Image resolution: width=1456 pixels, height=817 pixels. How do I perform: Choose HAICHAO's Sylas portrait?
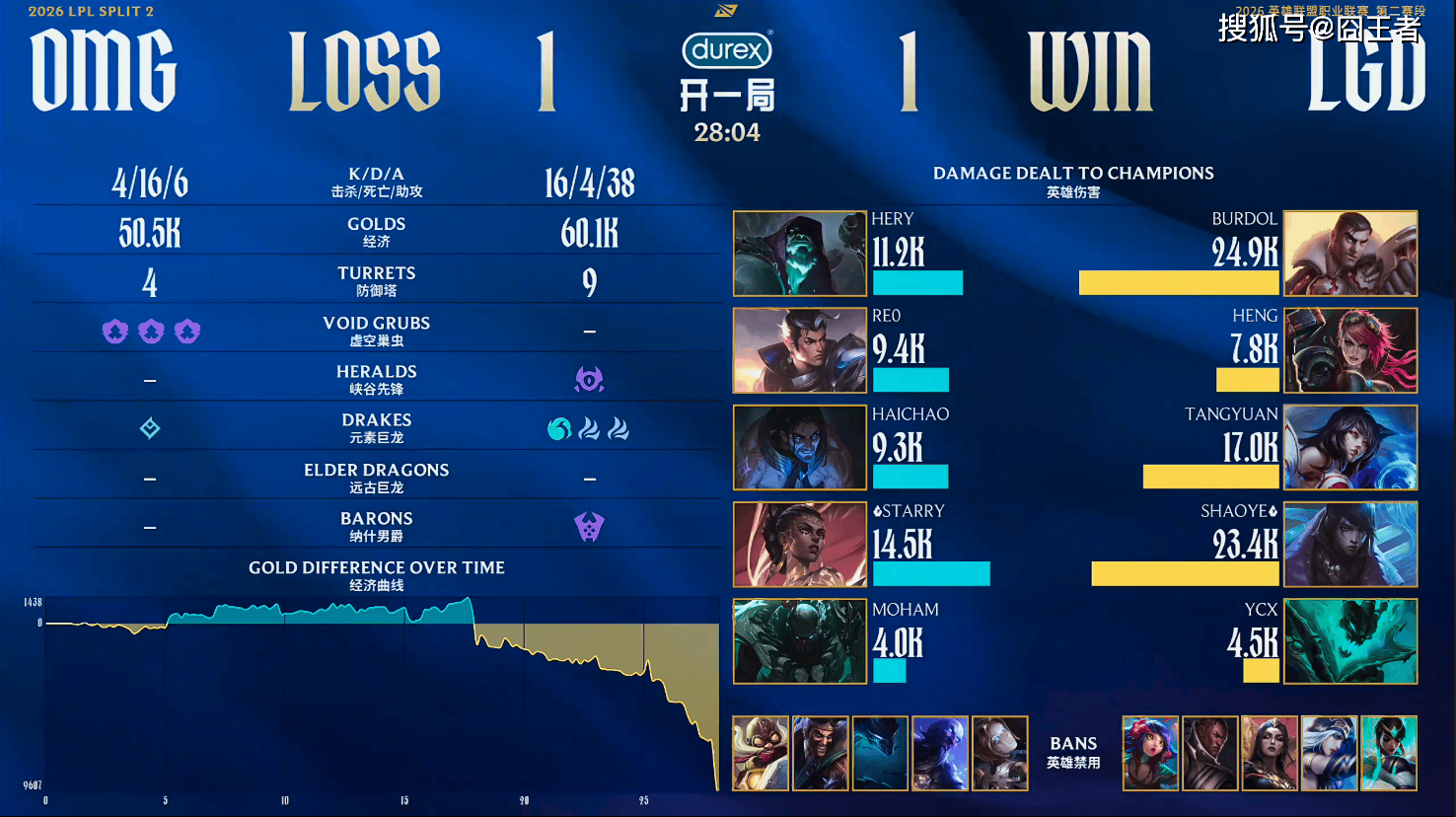coord(800,447)
